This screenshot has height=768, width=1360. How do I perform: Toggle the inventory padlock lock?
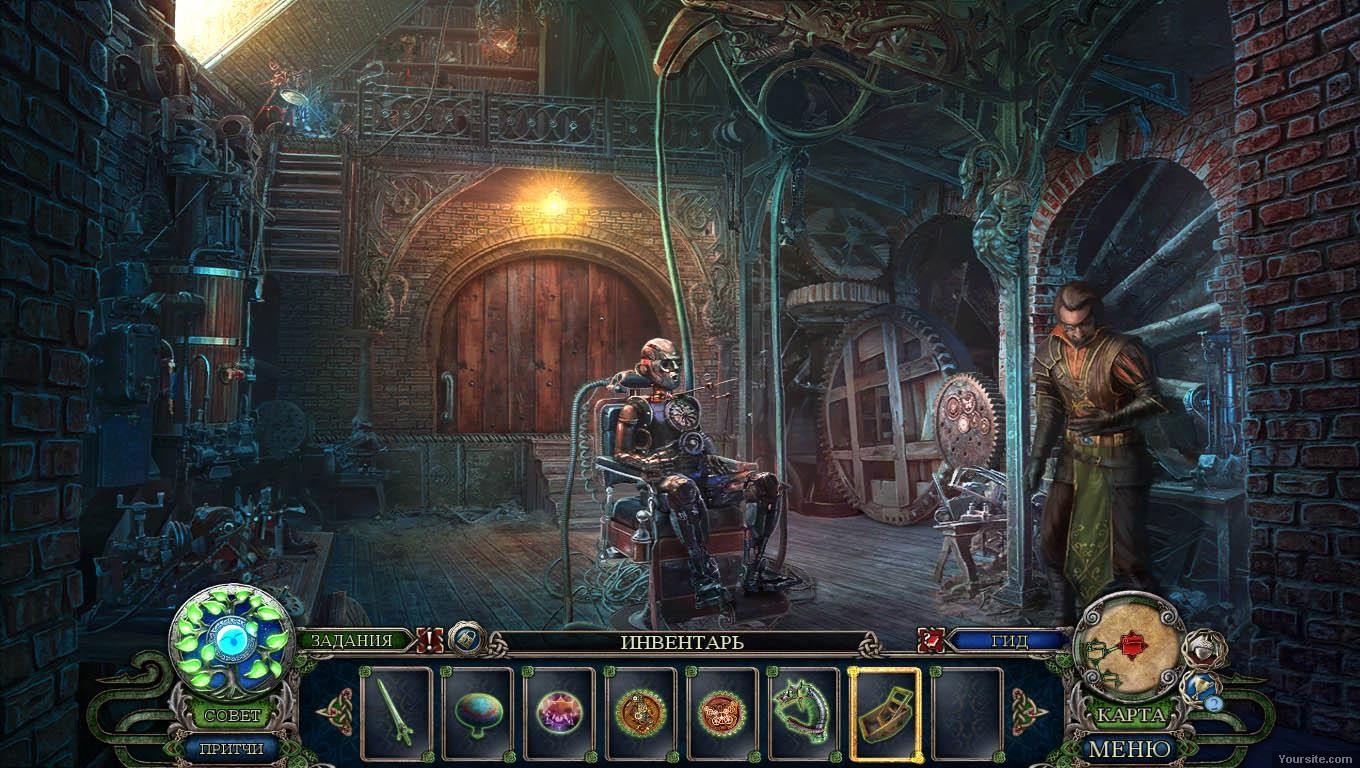467,639
